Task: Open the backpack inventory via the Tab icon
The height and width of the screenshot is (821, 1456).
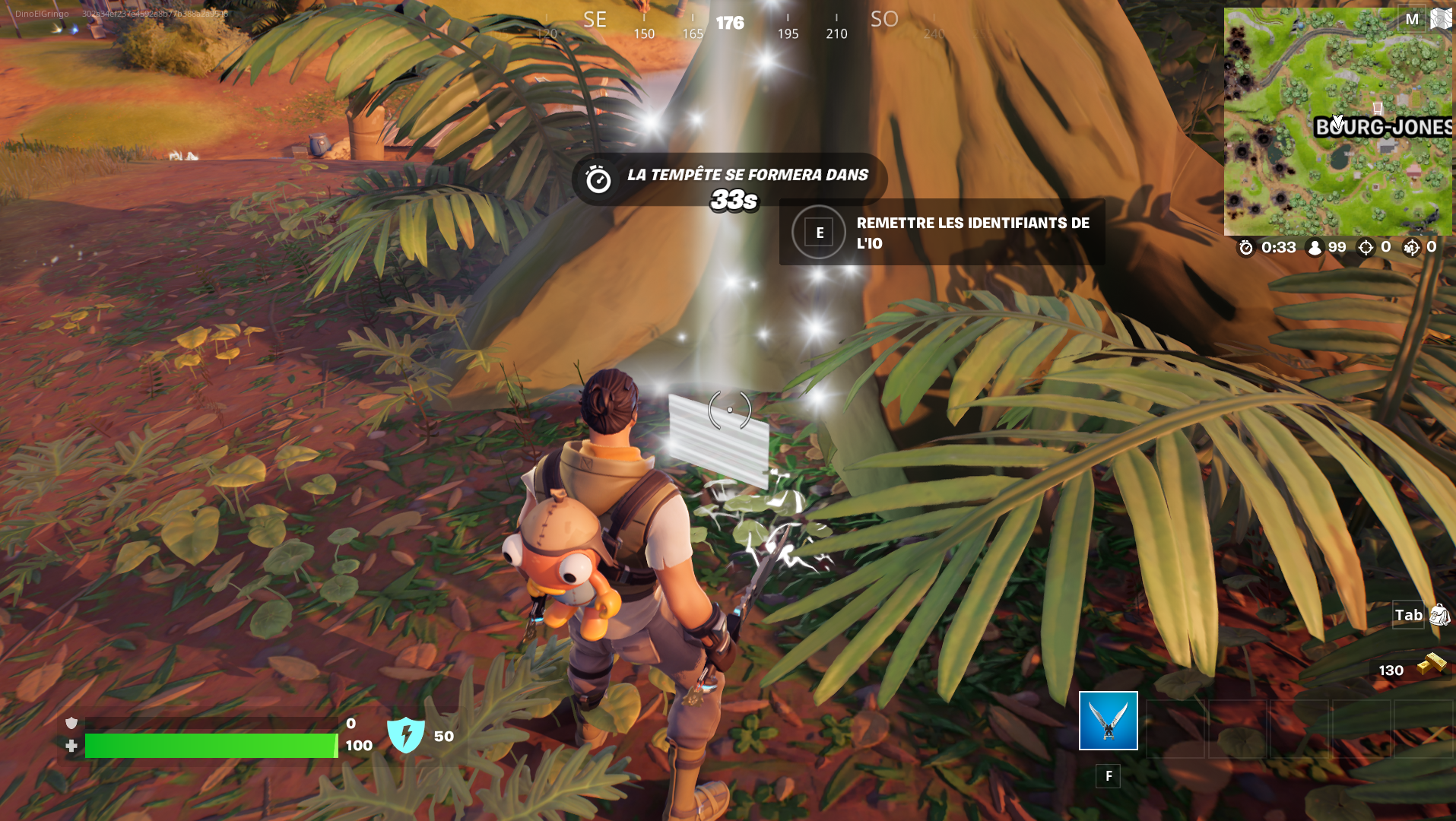Action: click(1411, 615)
